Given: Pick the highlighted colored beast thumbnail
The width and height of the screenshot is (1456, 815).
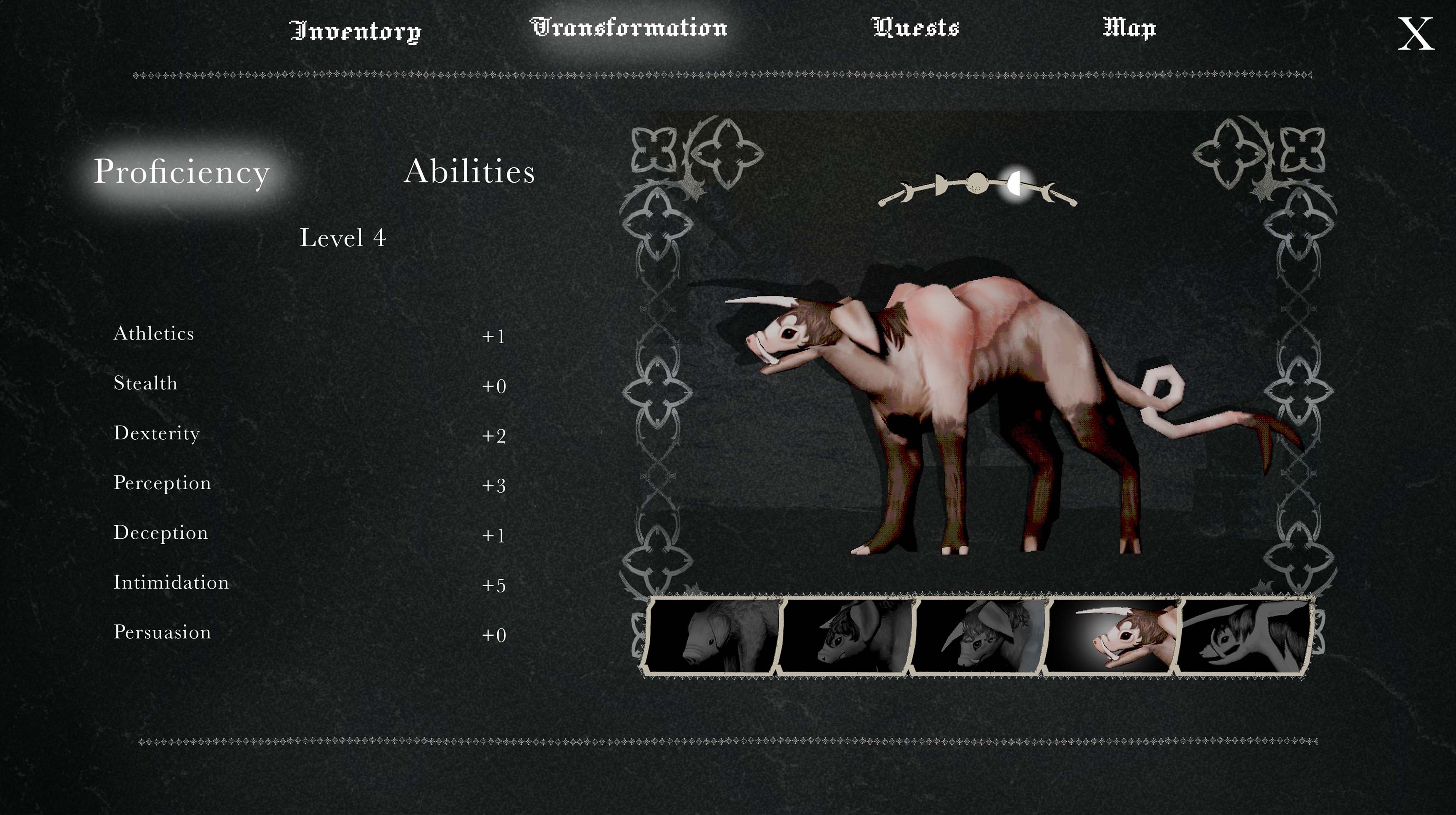Looking at the screenshot, I should (1111, 636).
